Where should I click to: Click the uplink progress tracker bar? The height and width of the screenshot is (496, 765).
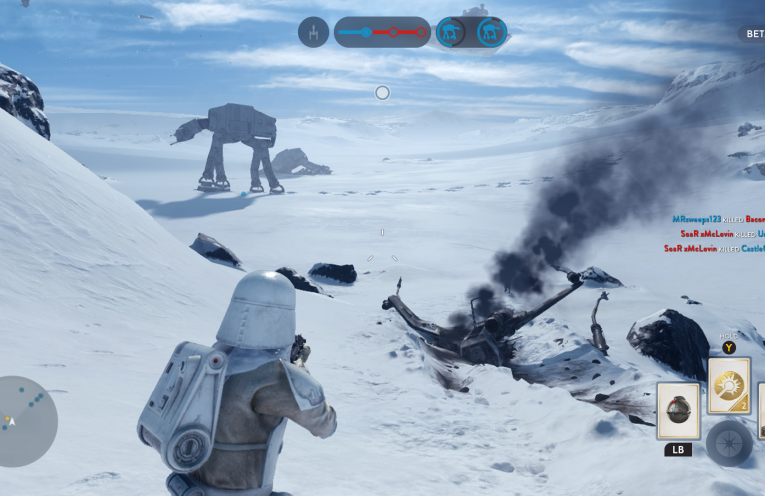point(382,32)
